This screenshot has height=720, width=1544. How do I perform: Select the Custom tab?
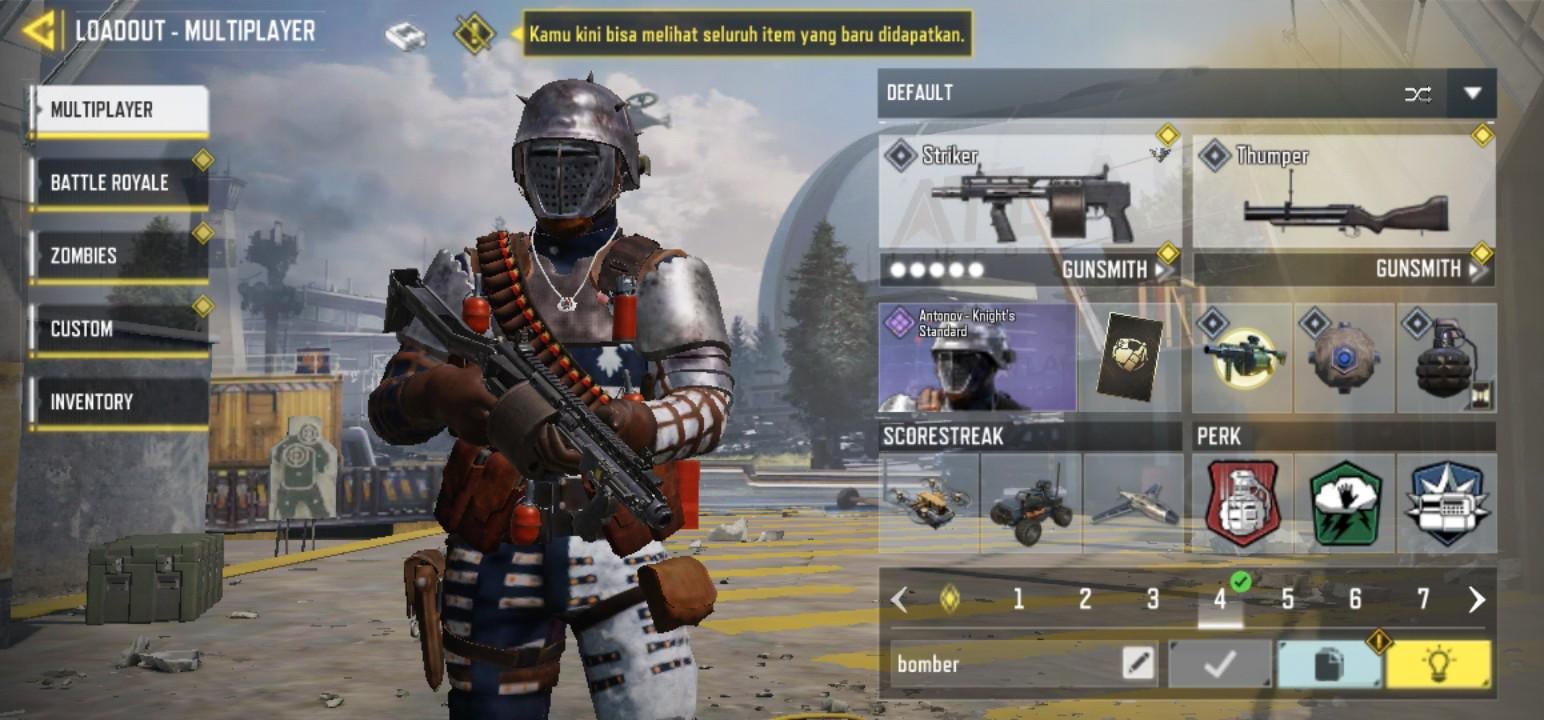coord(118,329)
